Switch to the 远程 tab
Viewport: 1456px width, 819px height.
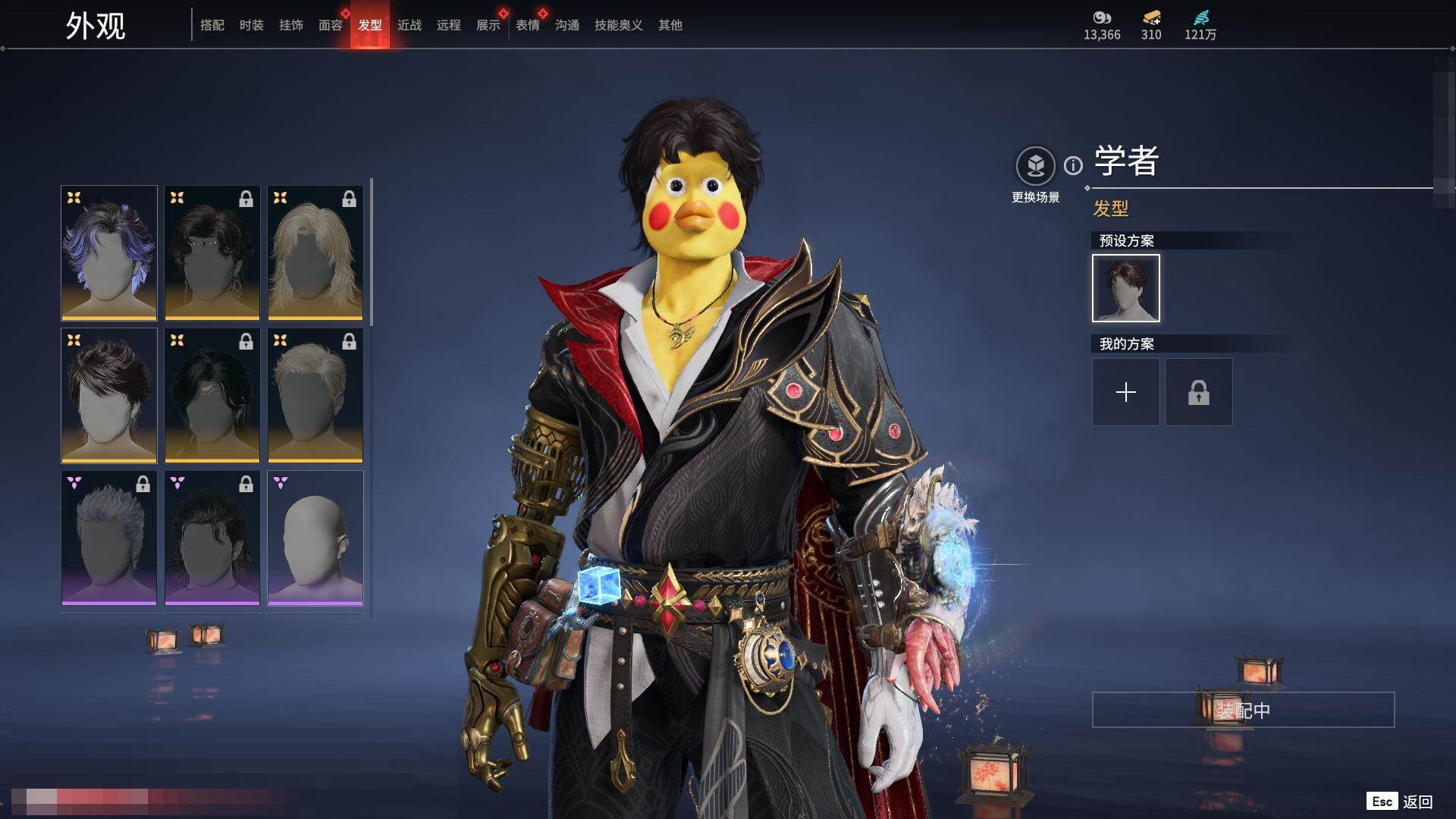point(449,25)
